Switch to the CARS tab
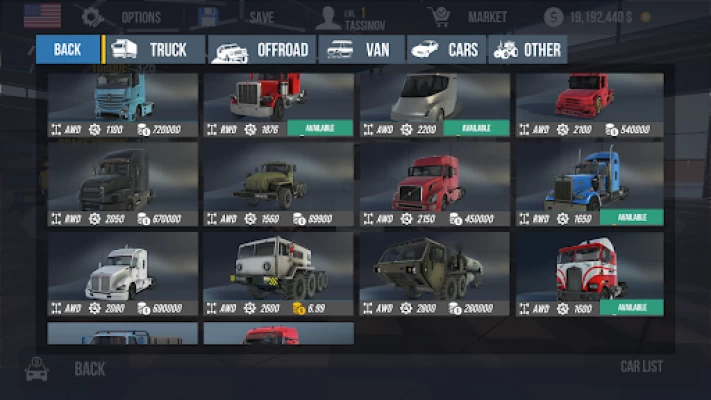Image resolution: width=711 pixels, height=400 pixels. [446, 50]
